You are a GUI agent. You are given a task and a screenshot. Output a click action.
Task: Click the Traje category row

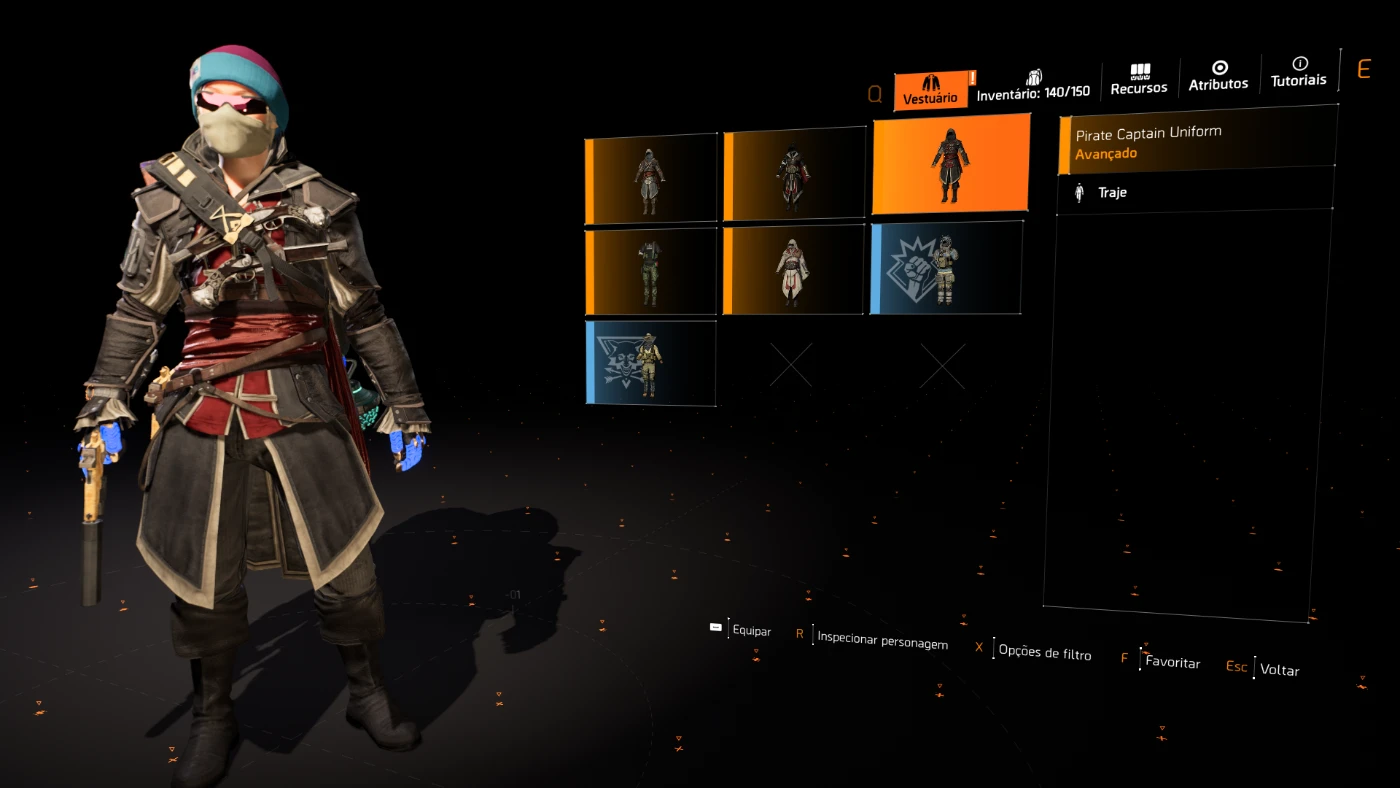pyautogui.click(x=1195, y=192)
